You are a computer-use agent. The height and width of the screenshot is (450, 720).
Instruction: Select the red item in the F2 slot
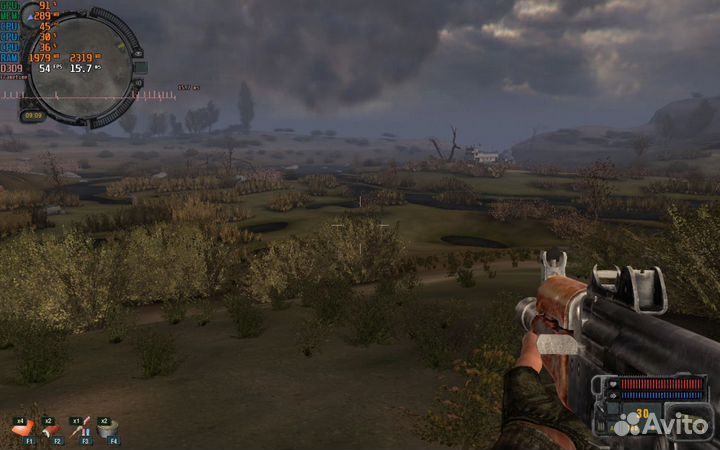[50, 430]
